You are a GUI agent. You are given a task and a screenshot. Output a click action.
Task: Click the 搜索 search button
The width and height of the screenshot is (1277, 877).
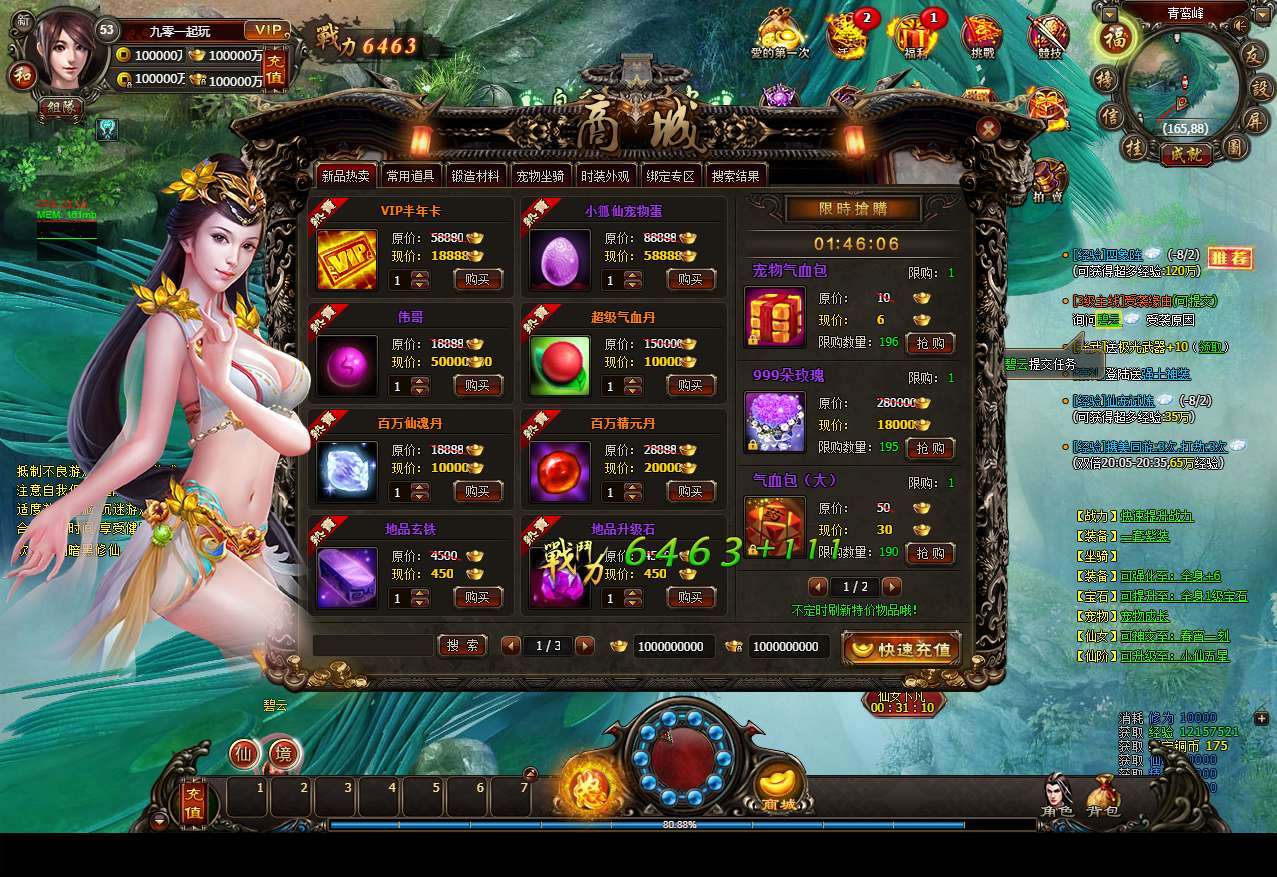pos(462,646)
